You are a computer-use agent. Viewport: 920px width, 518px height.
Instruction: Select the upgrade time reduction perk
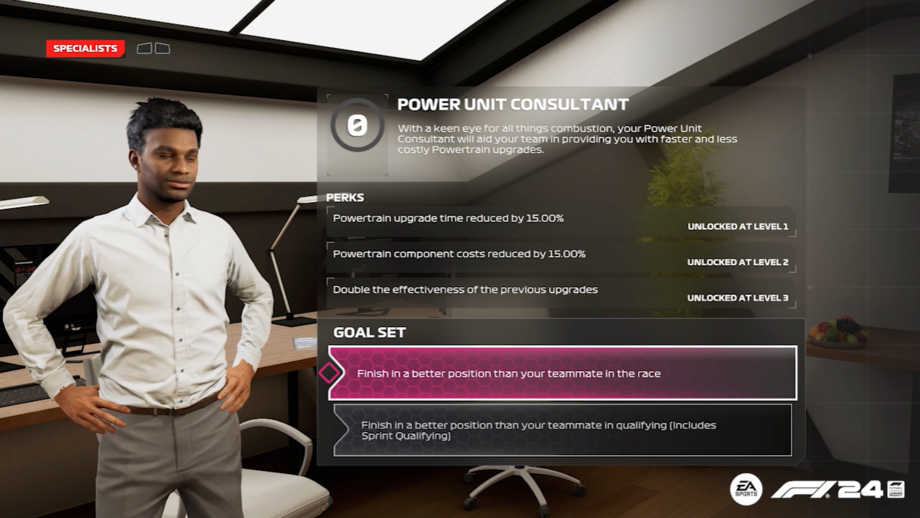(561, 221)
